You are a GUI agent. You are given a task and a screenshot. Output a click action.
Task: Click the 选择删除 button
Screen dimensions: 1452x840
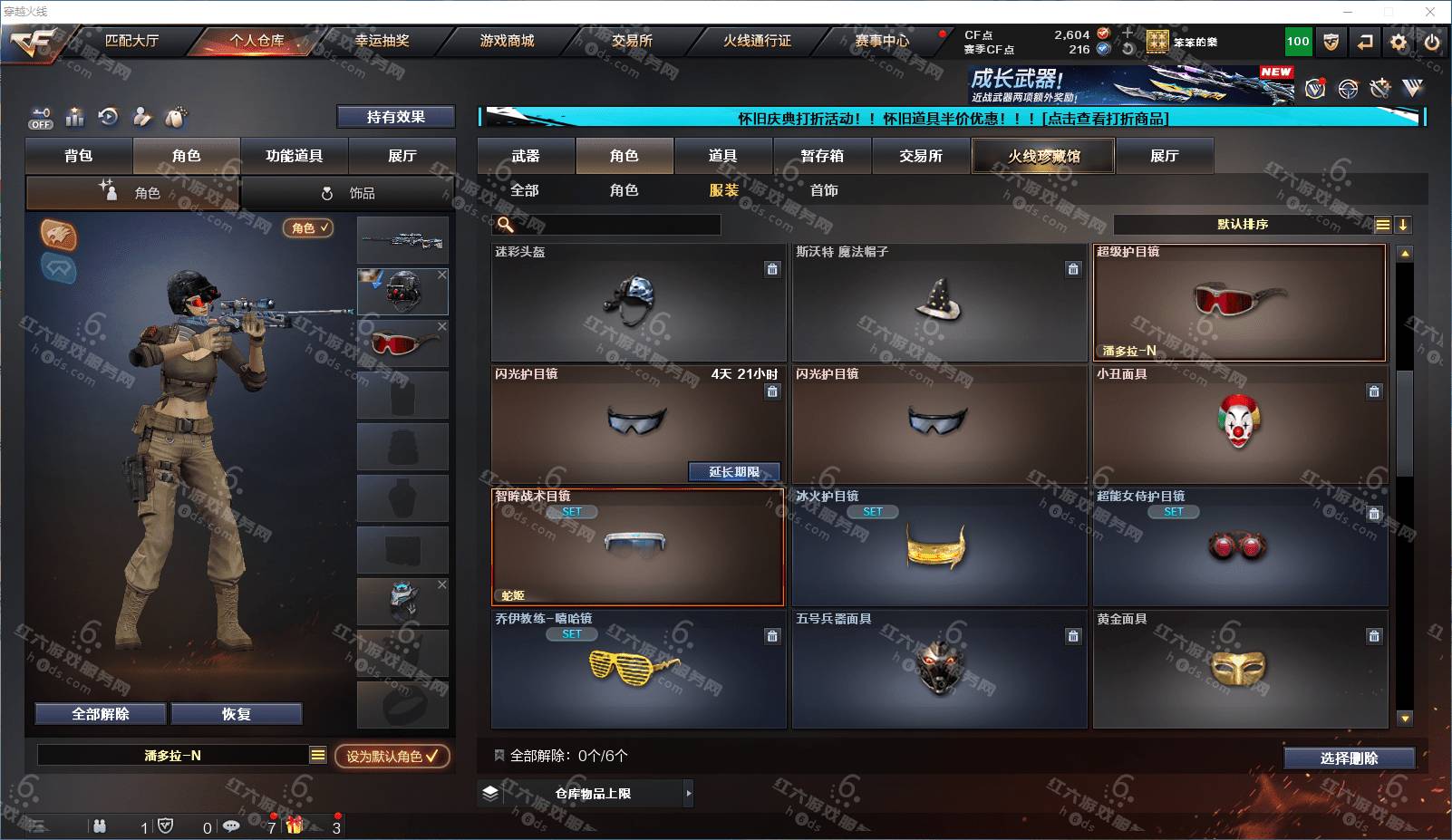coord(1349,758)
